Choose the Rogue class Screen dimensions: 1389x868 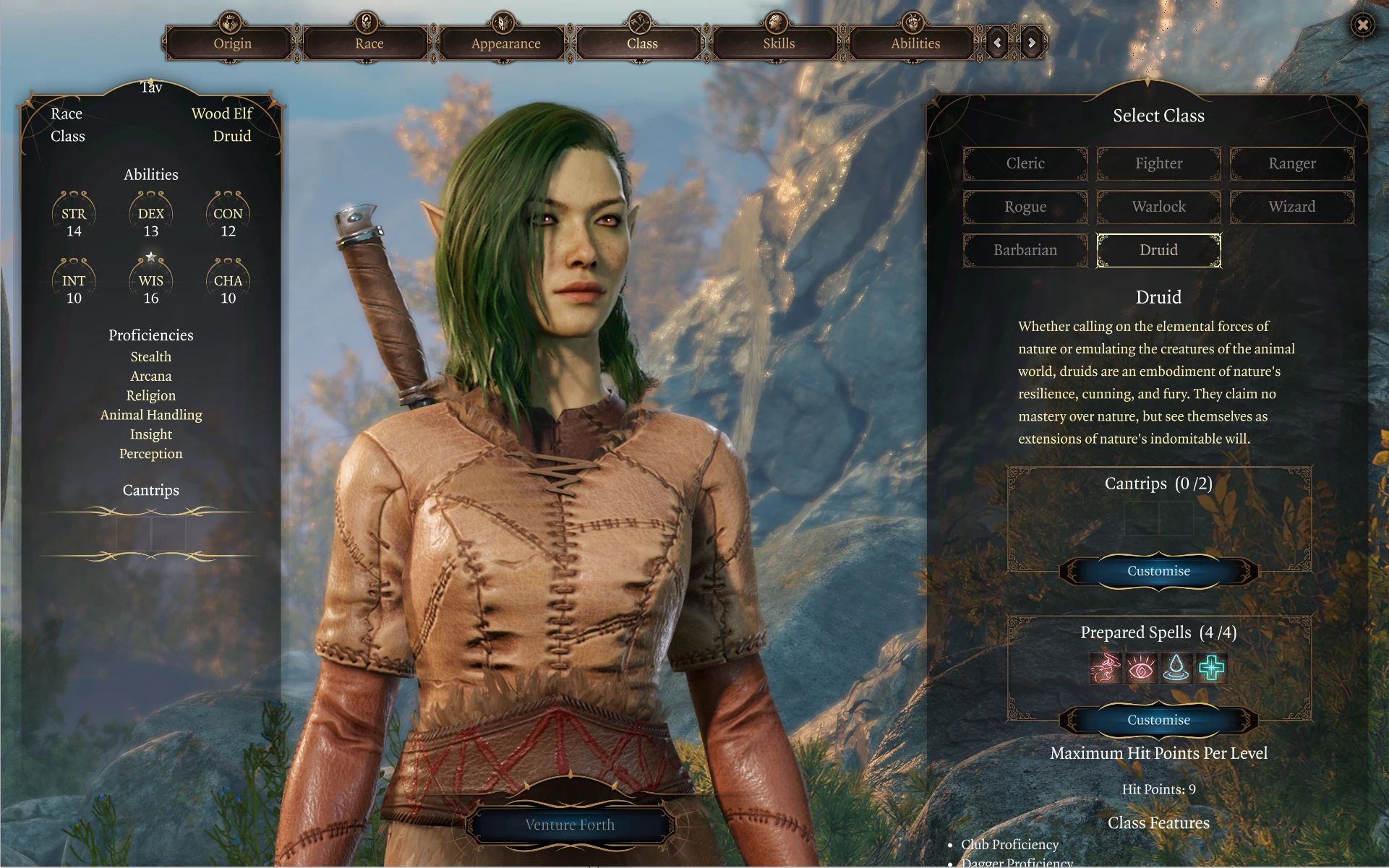(x=1025, y=207)
